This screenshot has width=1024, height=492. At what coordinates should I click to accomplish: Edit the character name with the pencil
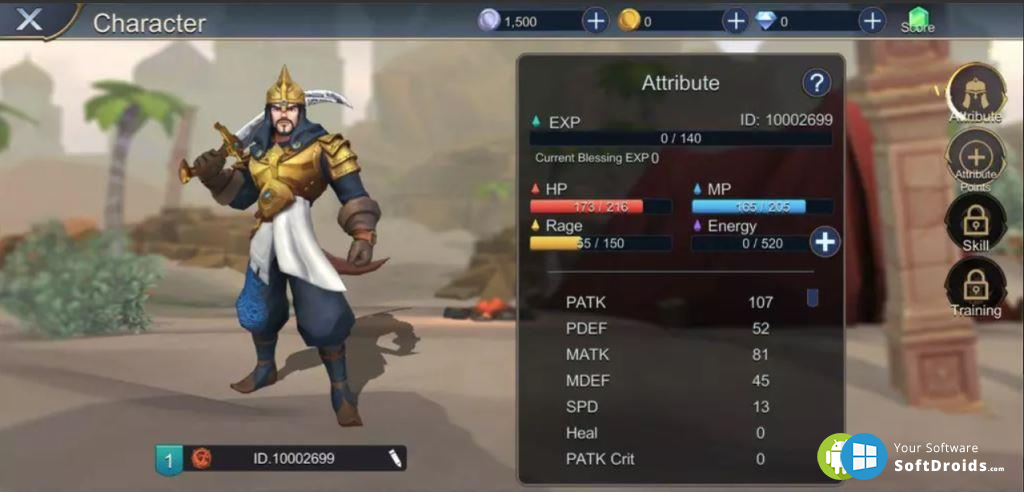[395, 458]
